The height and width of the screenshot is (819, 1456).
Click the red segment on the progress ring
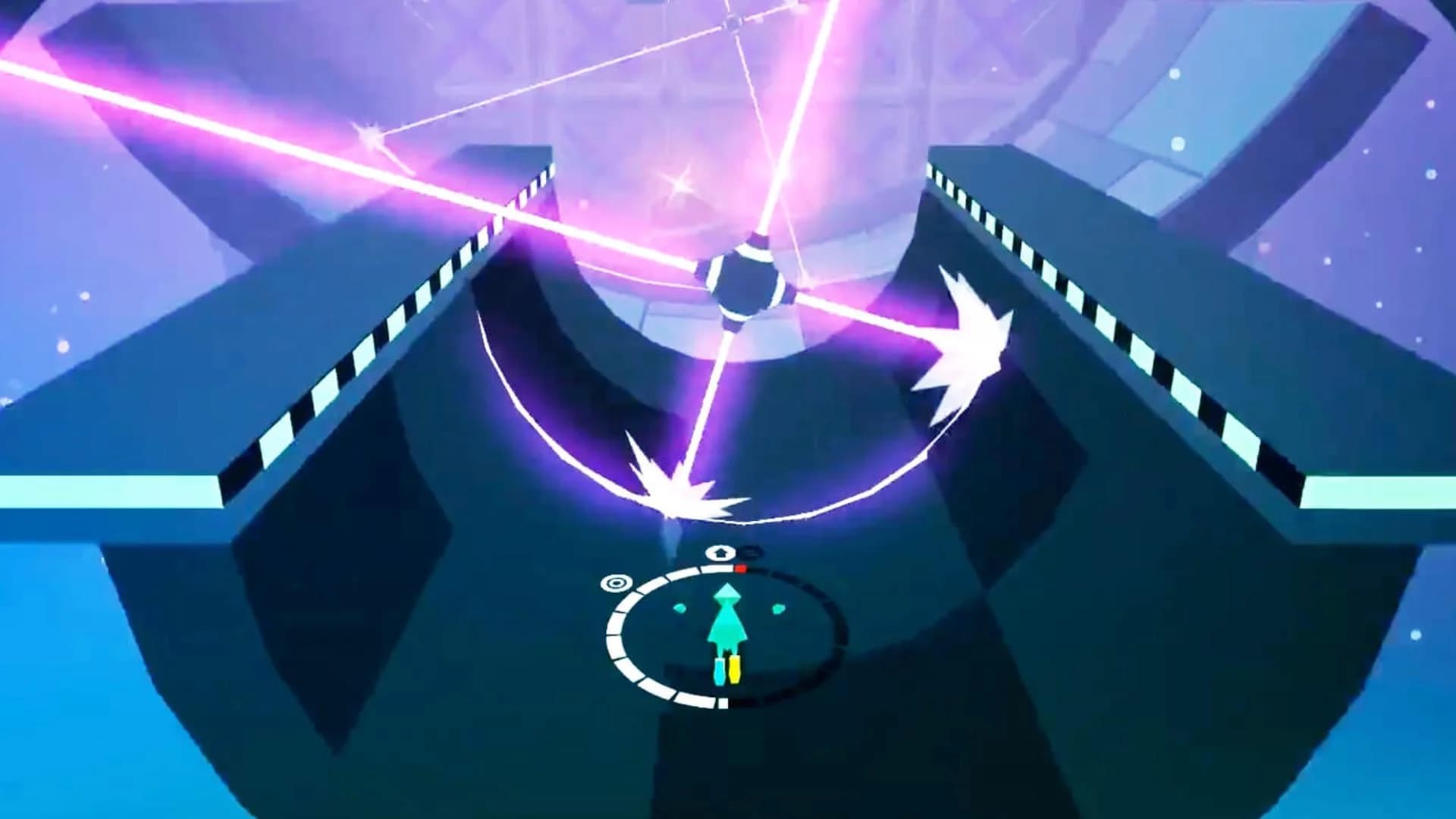point(741,568)
